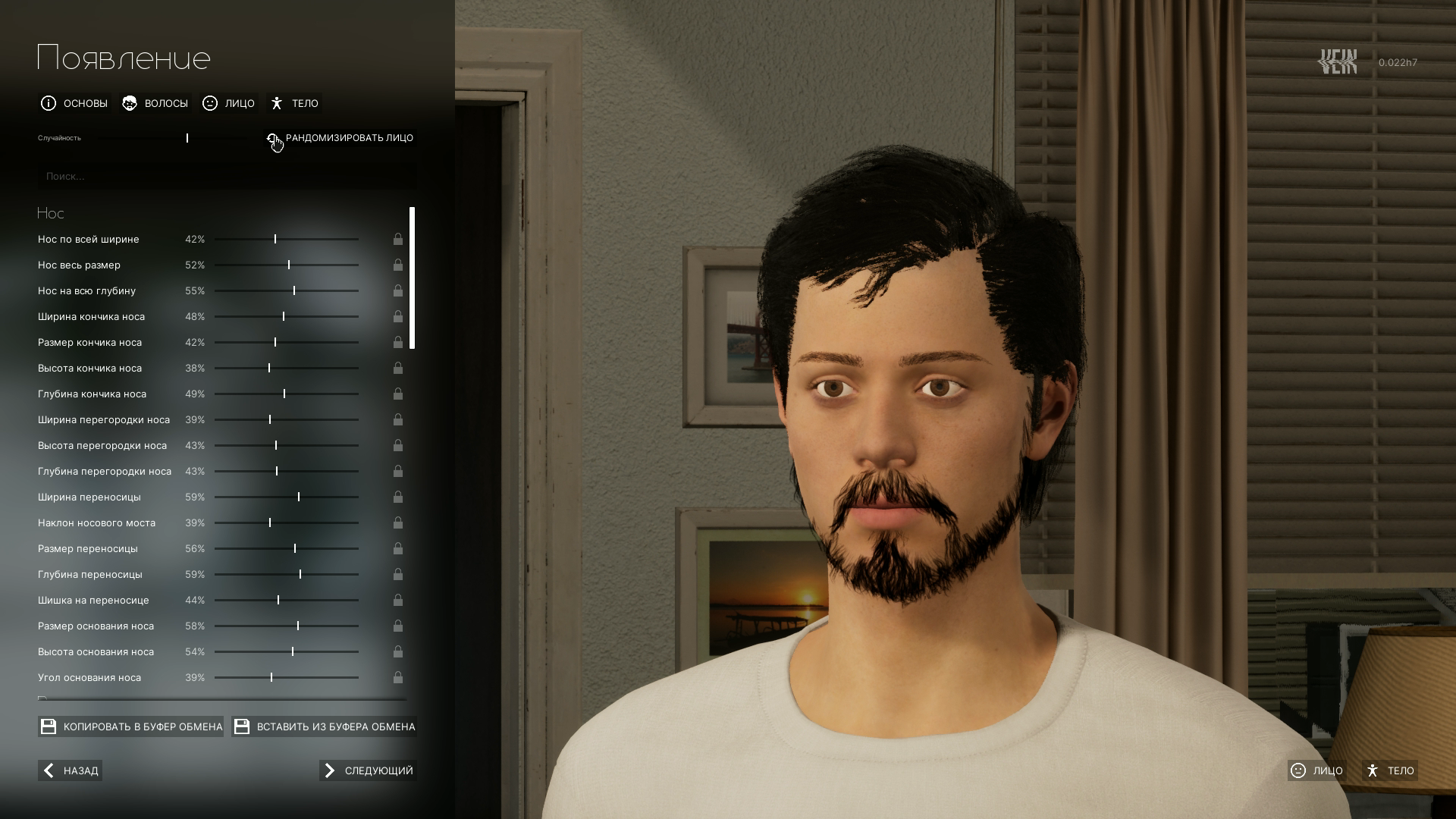Set the Нос по всей ширине slider
This screenshot has height=819, width=1456.
[275, 239]
